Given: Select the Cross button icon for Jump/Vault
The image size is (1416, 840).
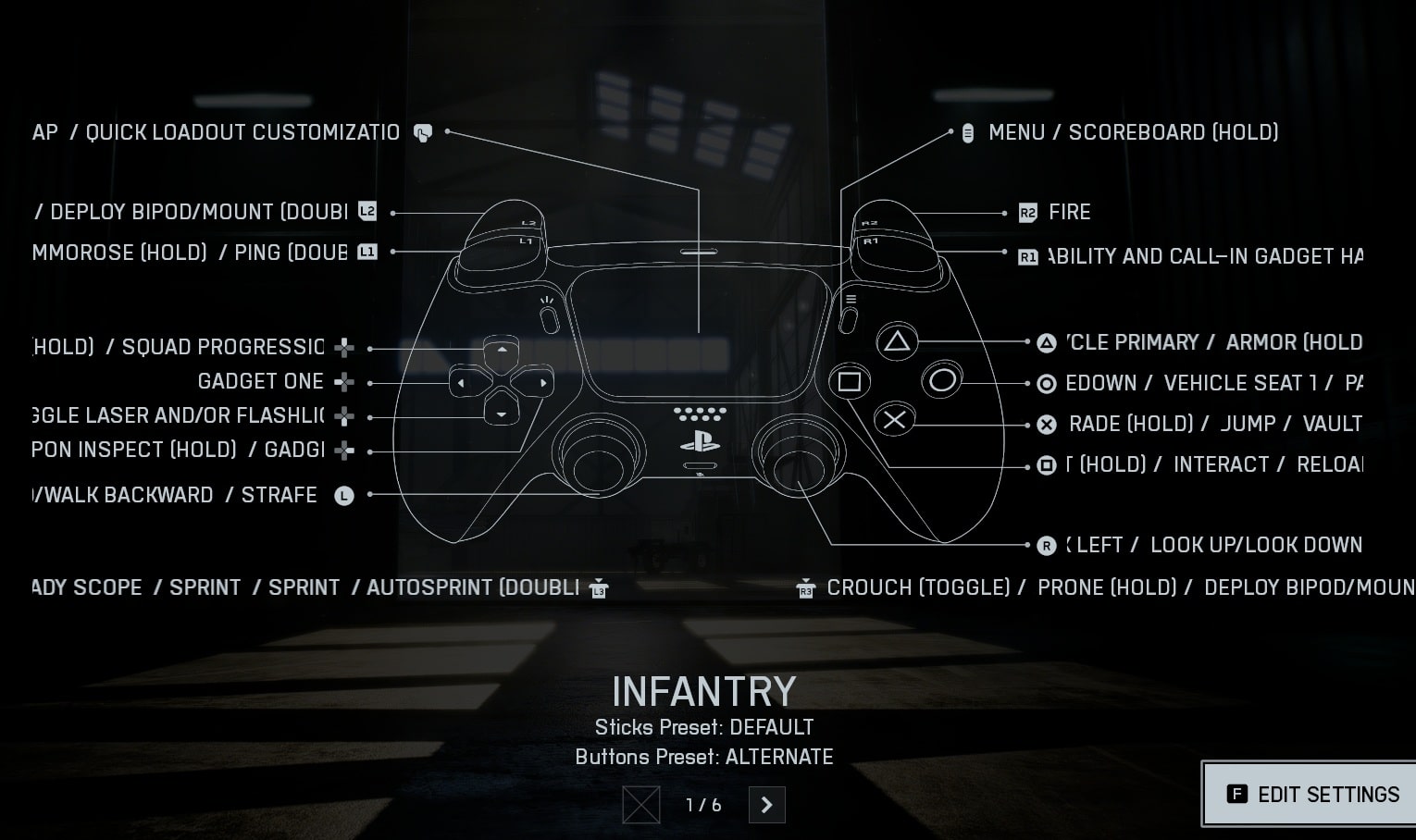Looking at the screenshot, I should point(1046,424).
